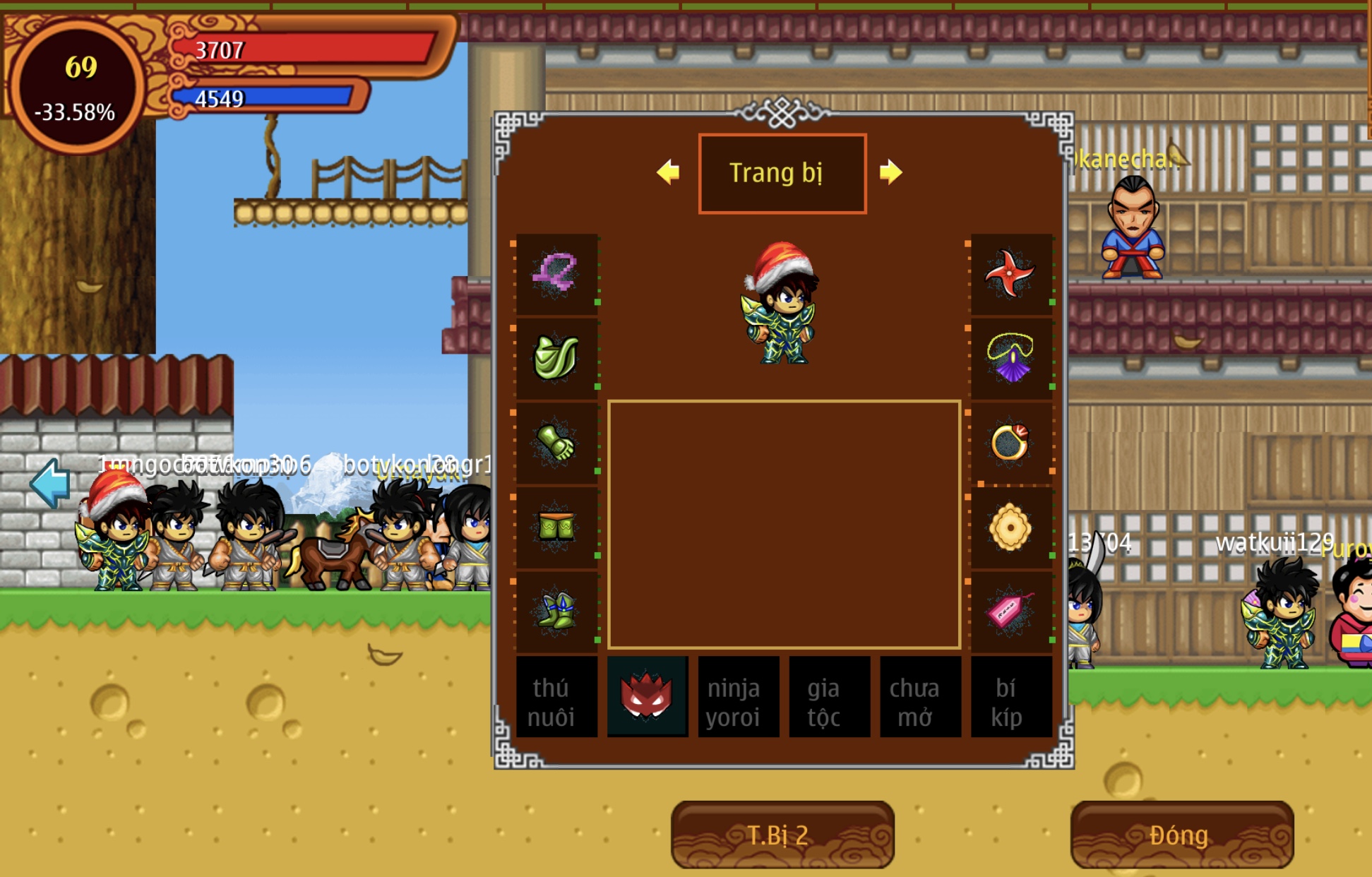Viewport: 1372px width, 877px height.
Task: Go to next panel with right yellow arrow
Action: click(890, 172)
